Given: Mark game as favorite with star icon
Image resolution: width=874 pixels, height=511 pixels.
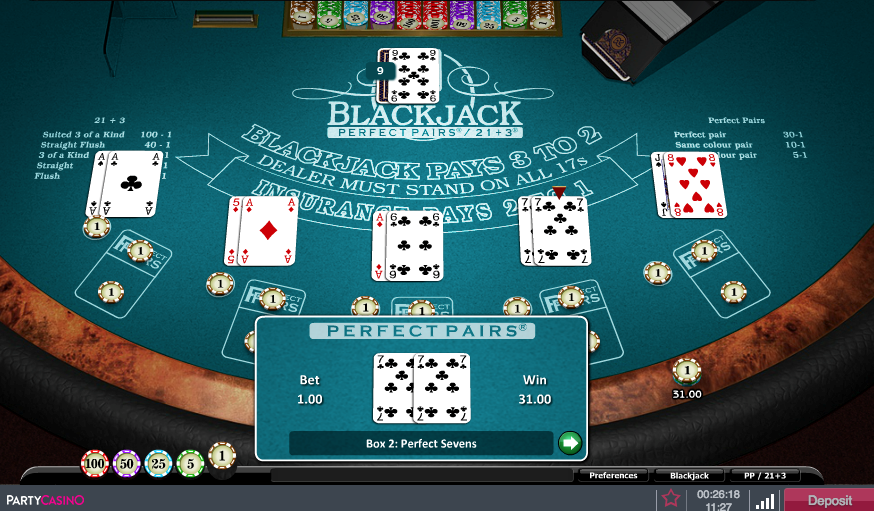Looking at the screenshot, I should coord(671,499).
